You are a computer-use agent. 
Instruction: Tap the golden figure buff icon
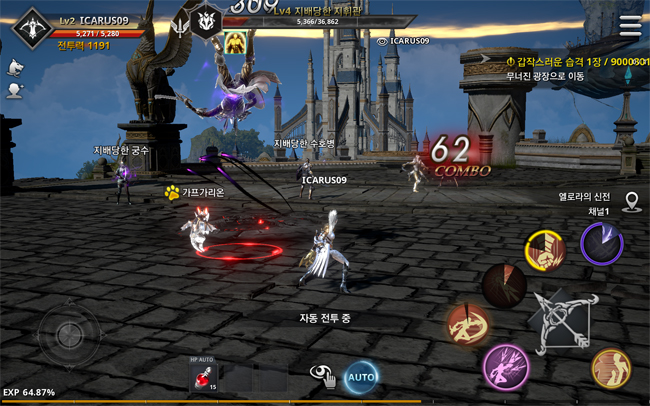236,41
